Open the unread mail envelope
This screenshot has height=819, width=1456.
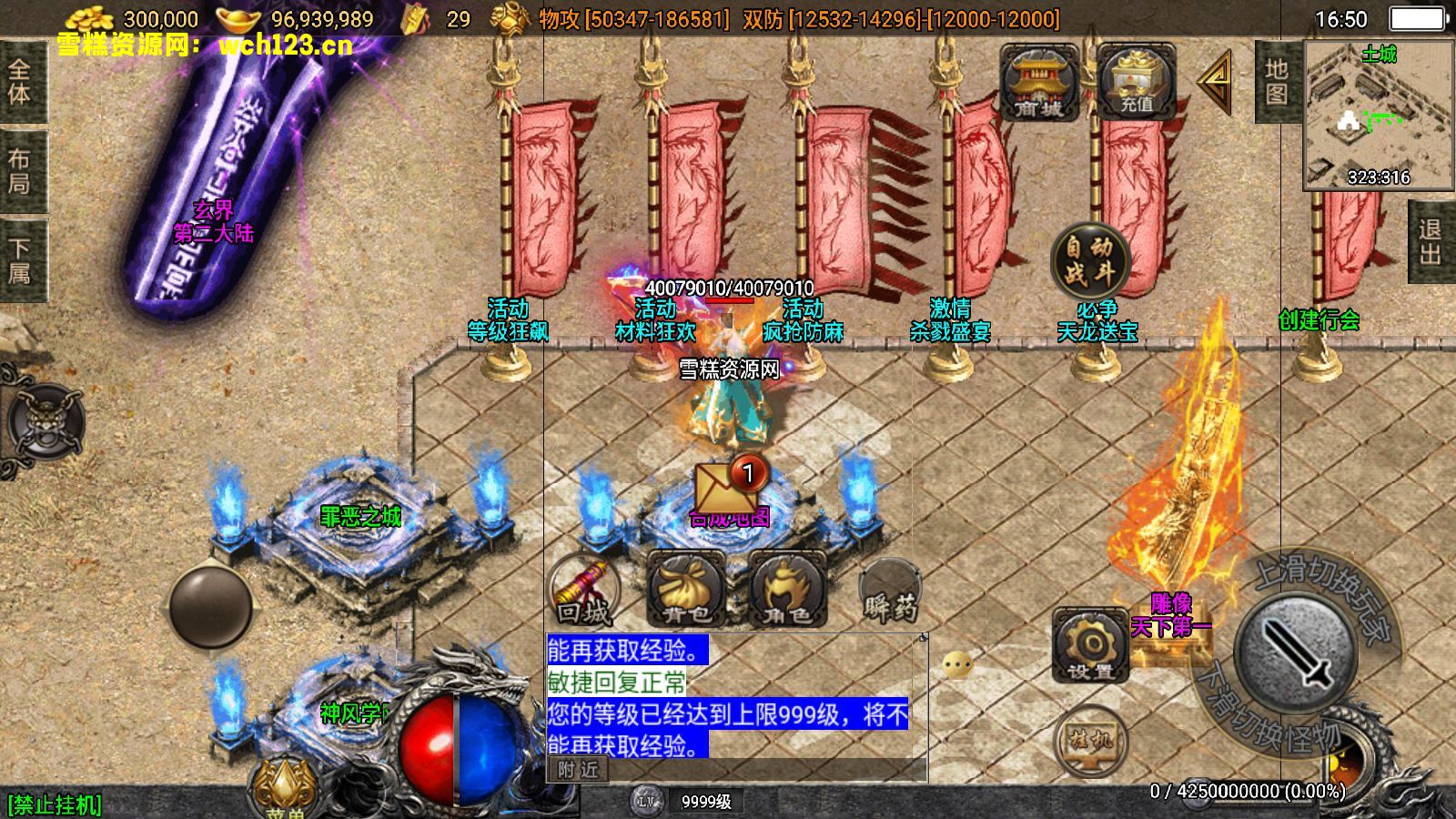tap(727, 487)
